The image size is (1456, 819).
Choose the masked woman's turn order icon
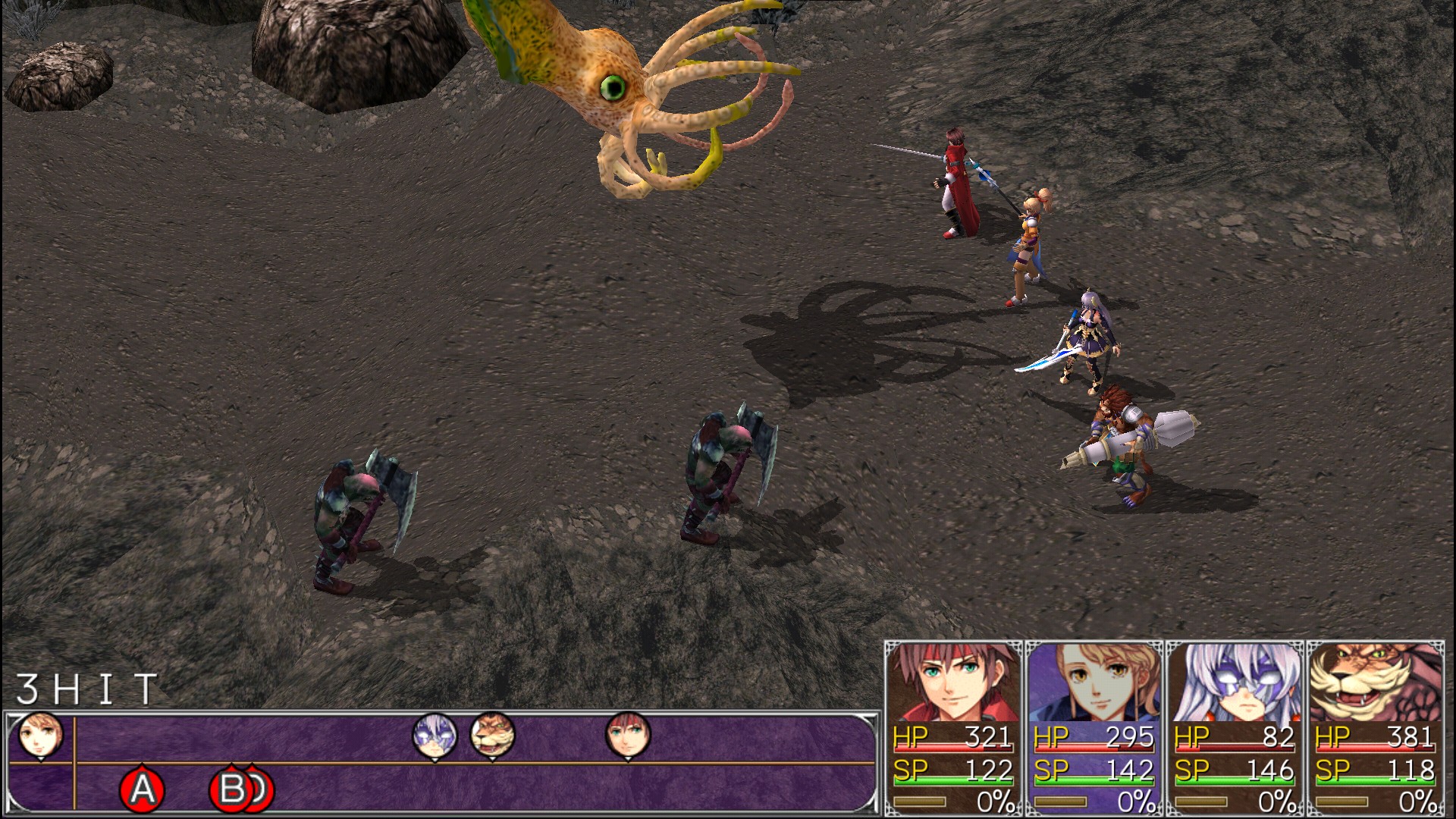click(x=435, y=735)
